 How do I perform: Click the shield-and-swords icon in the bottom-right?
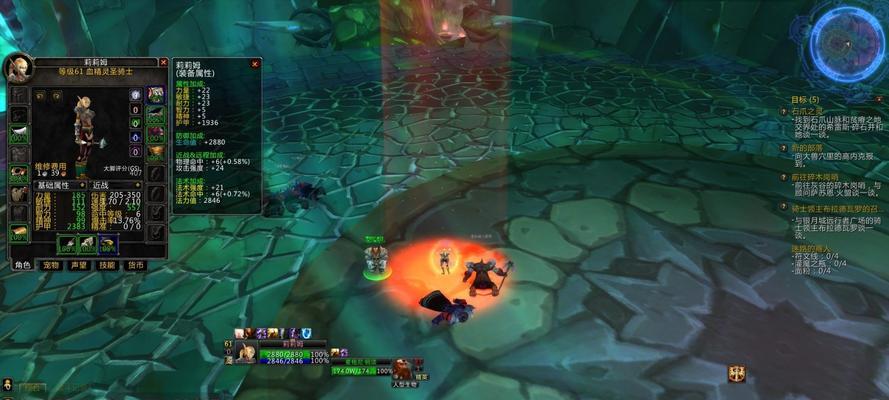[x=739, y=373]
